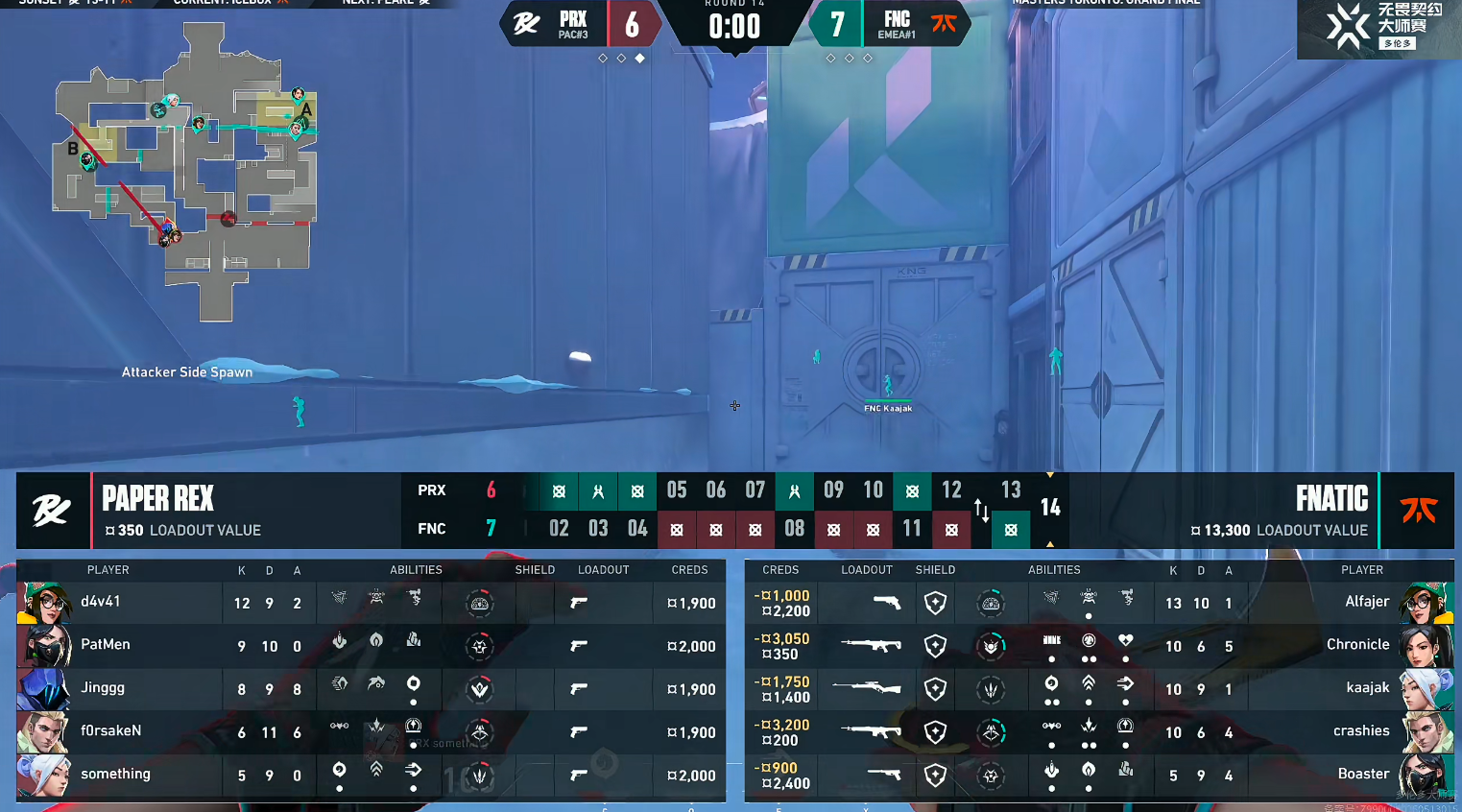Viewport: 1462px width, 812px height.
Task: Select PatMen's scoreboard row
Action: [106, 645]
